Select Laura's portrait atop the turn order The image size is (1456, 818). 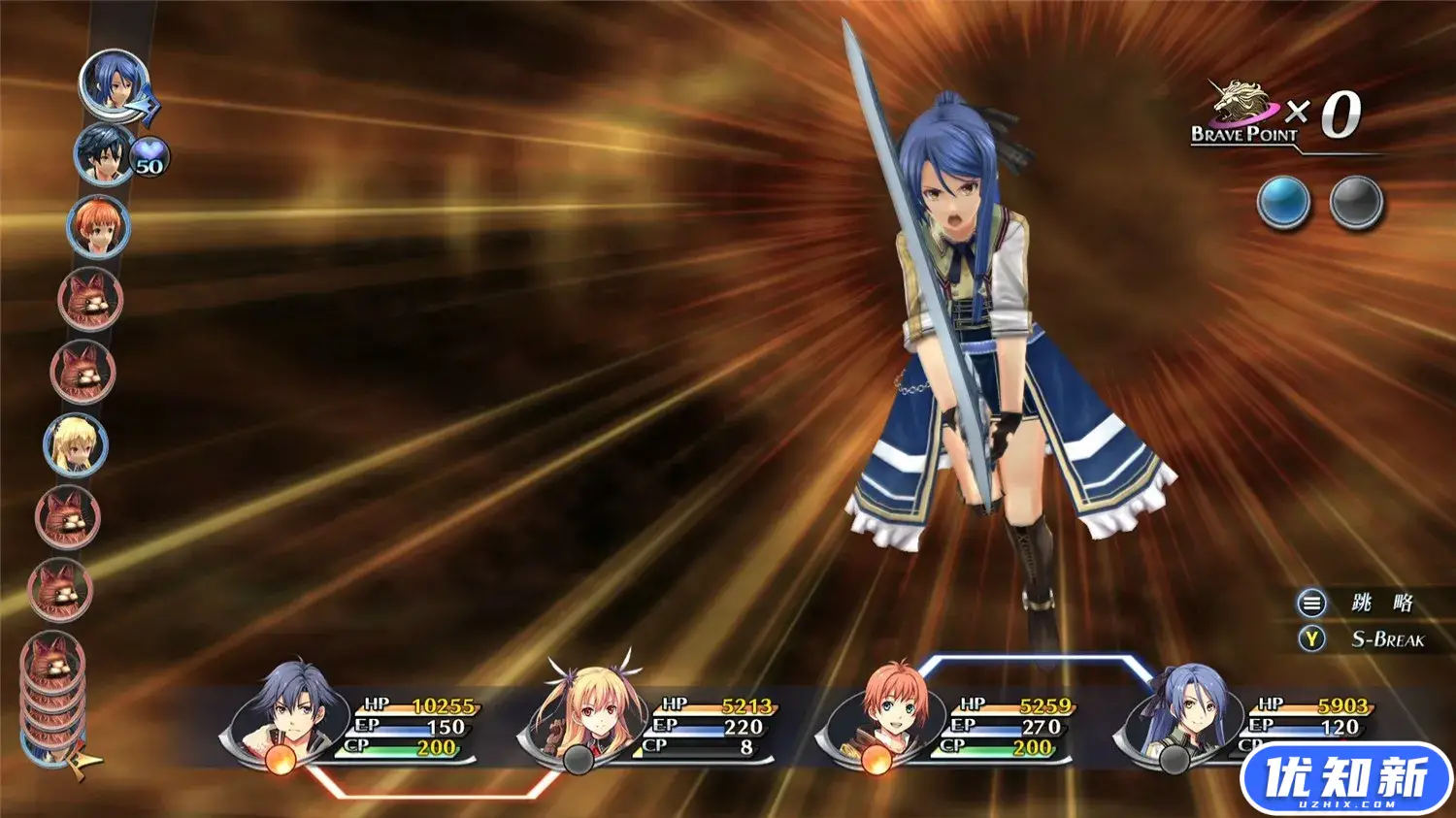[x=114, y=84]
